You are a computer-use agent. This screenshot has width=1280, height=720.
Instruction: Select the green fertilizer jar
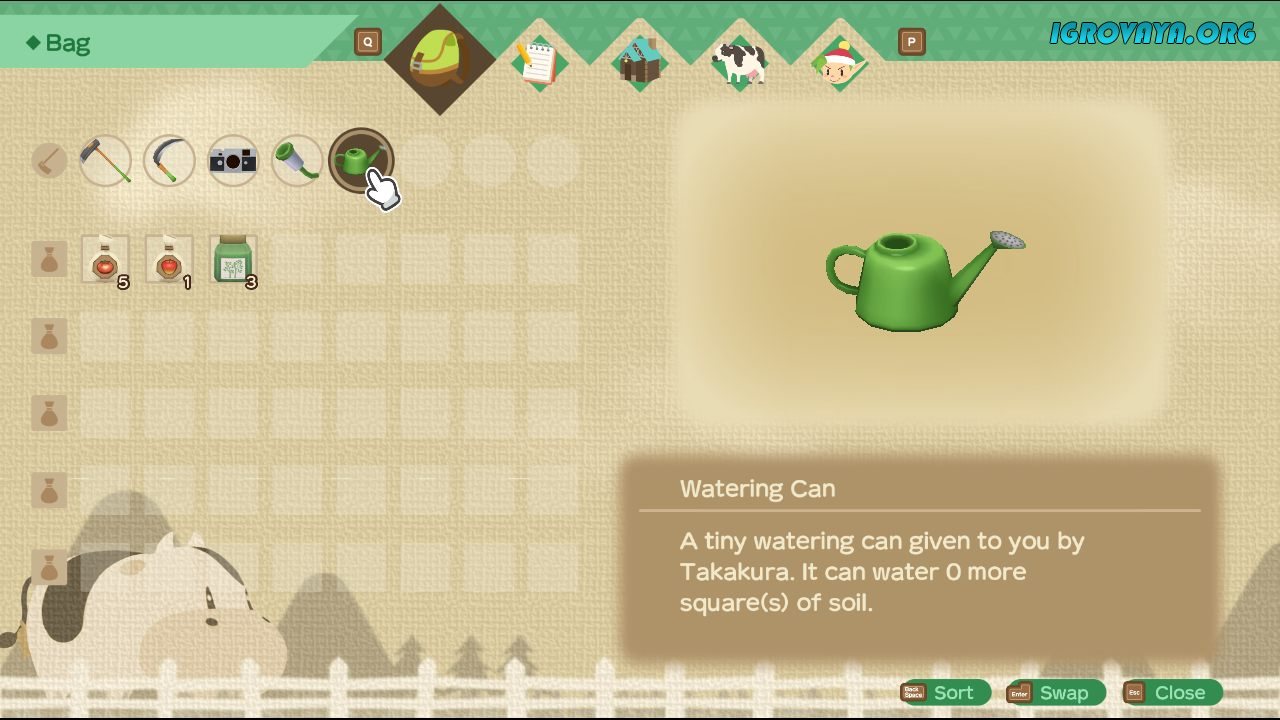pos(233,260)
